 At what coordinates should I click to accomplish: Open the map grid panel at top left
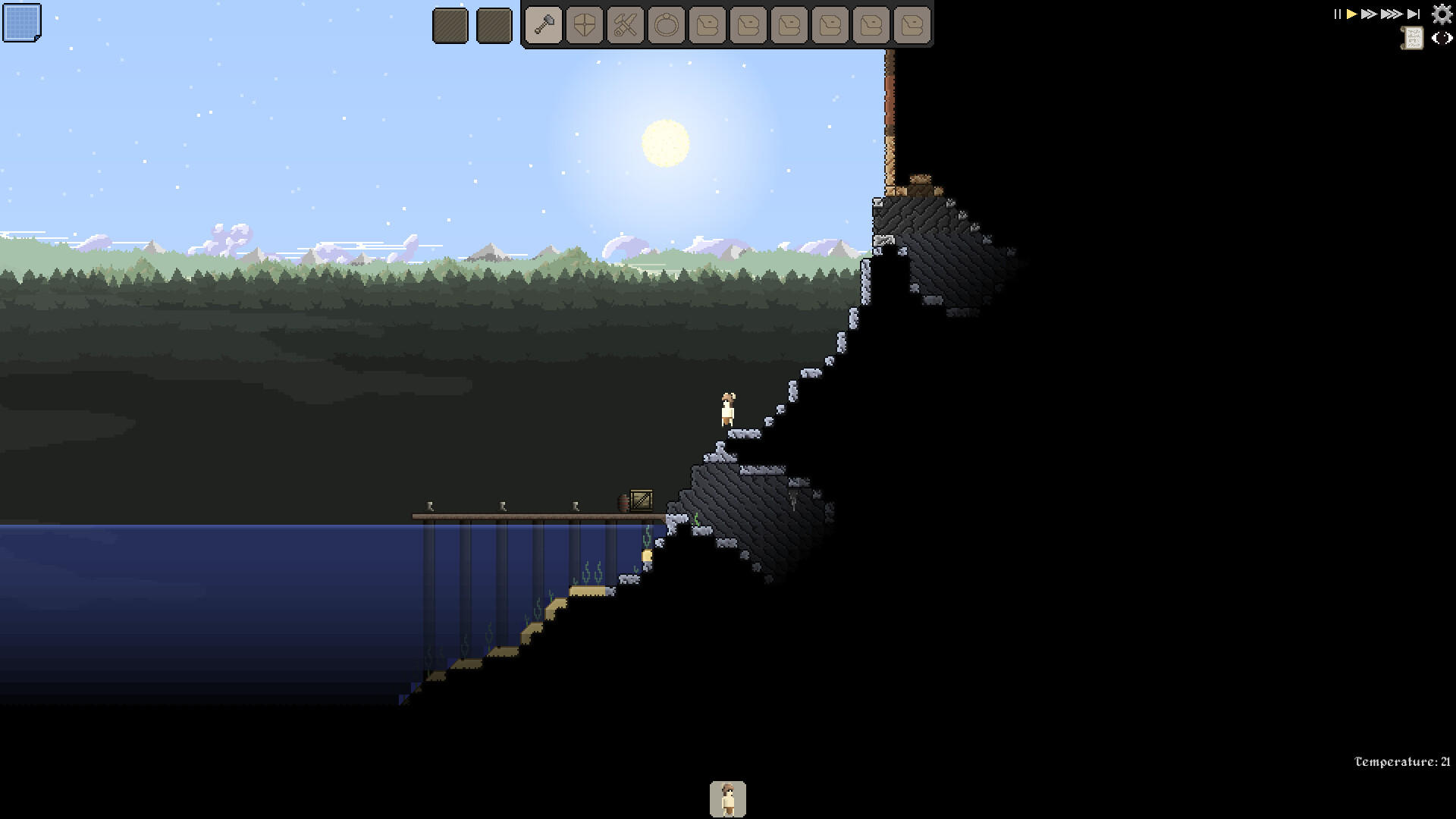pos(23,23)
